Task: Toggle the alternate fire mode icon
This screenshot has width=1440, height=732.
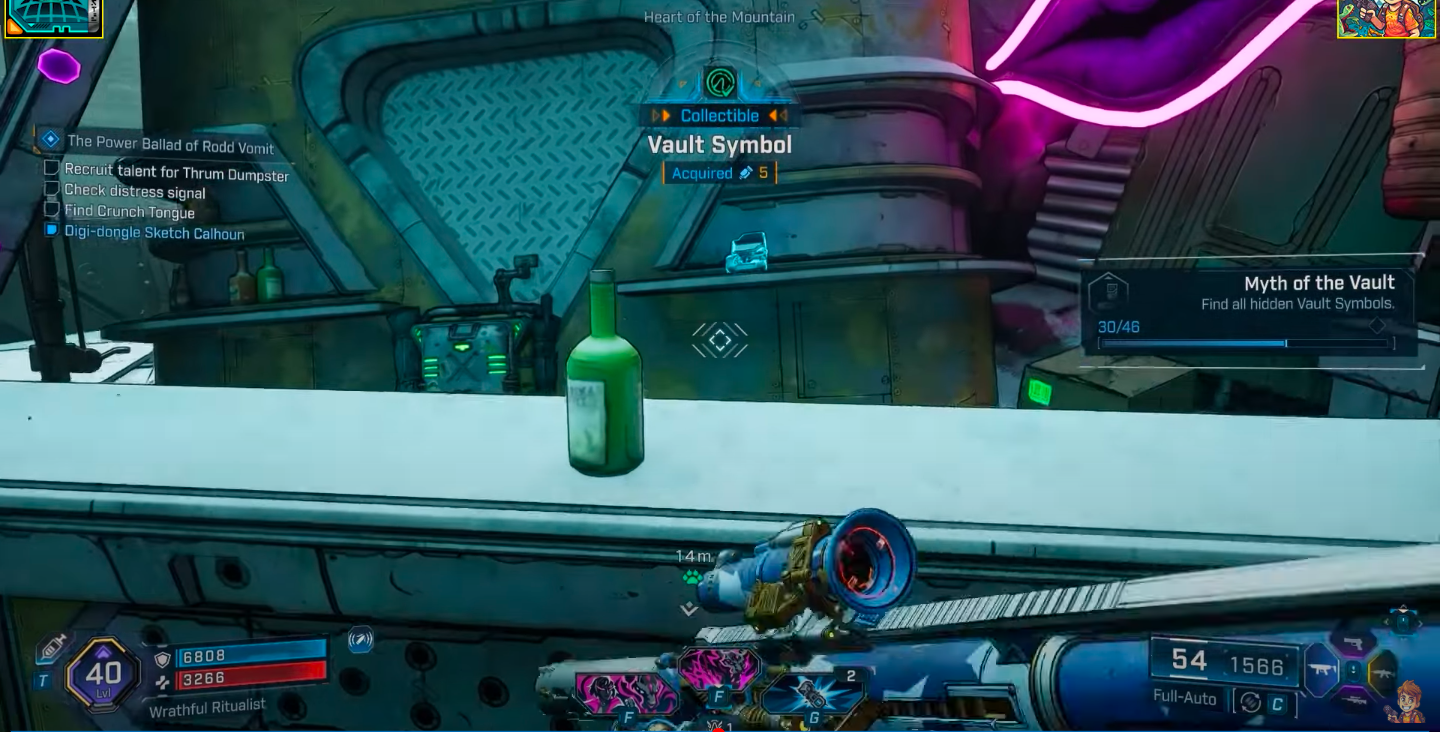Action: point(1250,702)
